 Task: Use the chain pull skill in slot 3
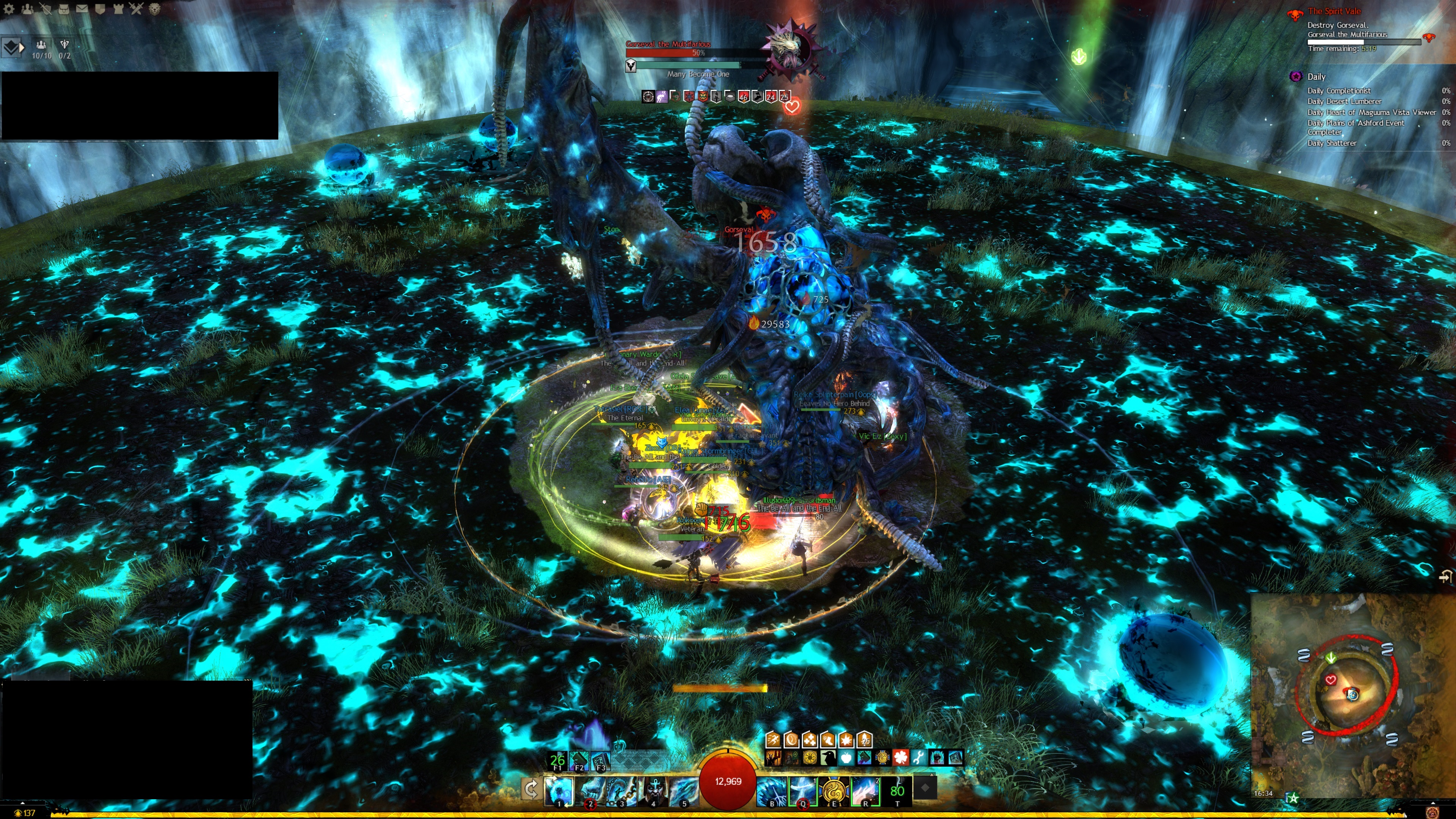[622, 789]
